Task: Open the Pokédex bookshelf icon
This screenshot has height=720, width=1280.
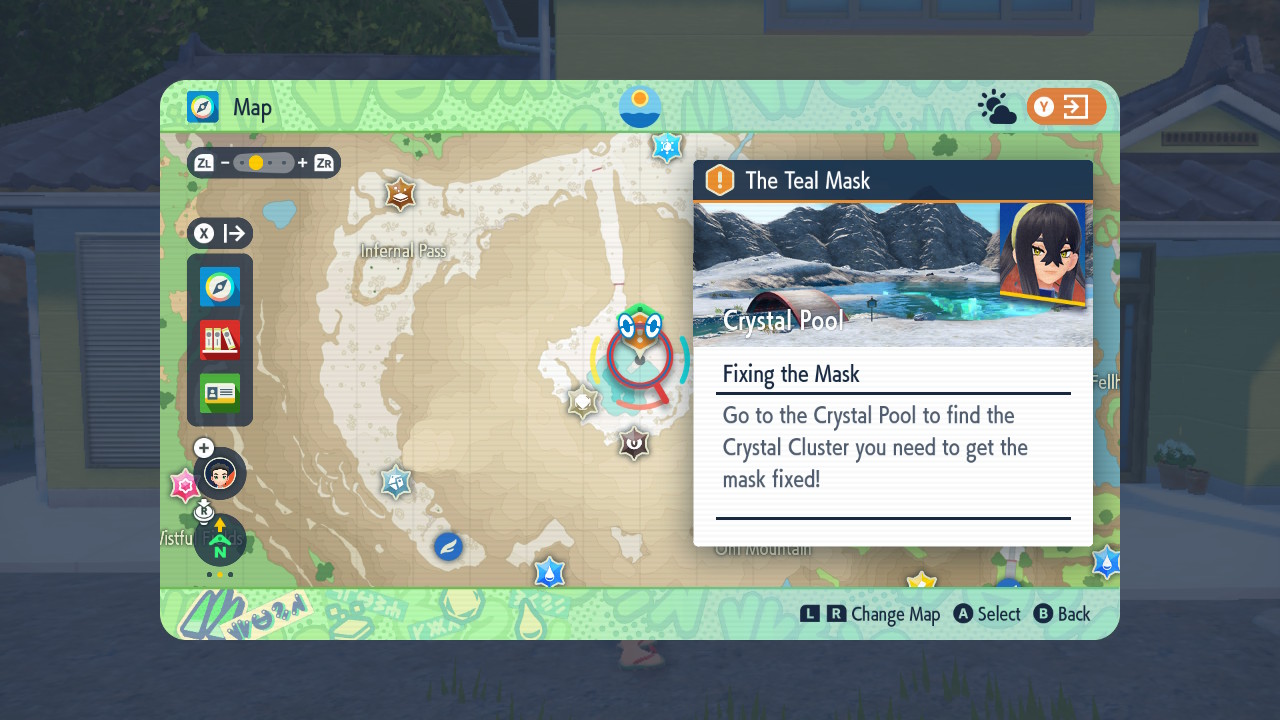Action: [220, 340]
